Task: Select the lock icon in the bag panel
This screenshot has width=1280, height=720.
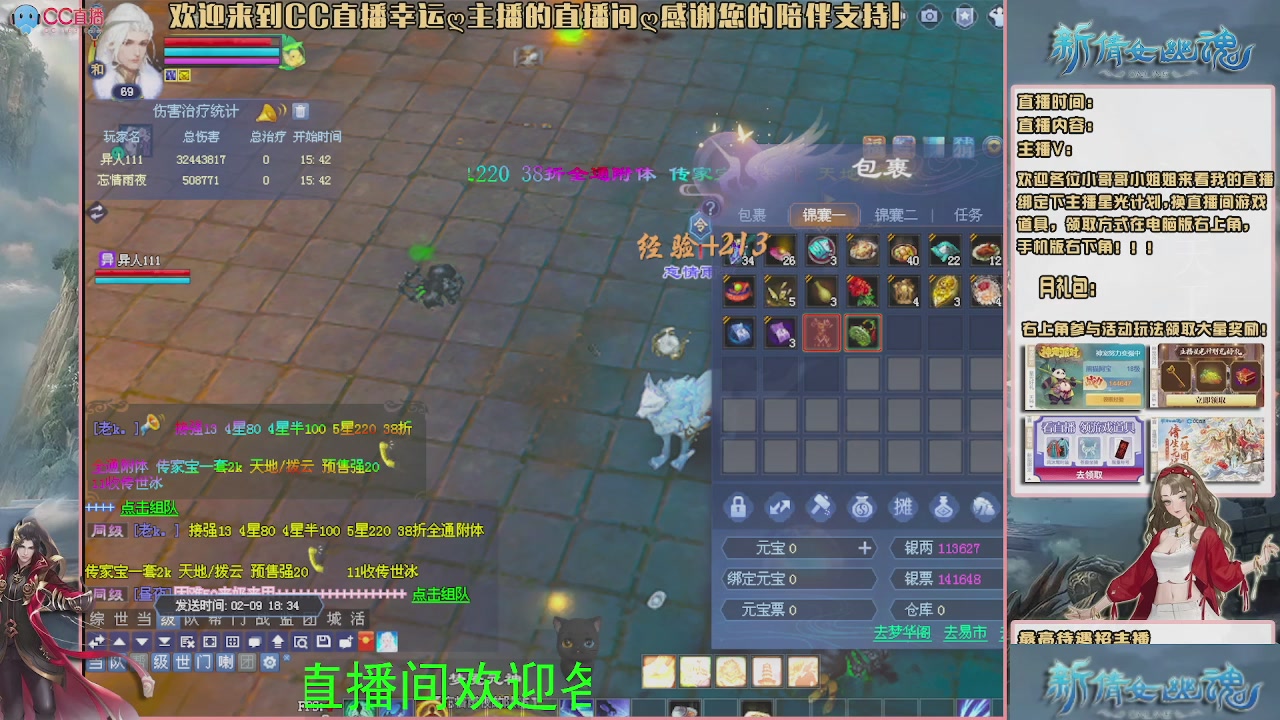Action: click(x=738, y=508)
